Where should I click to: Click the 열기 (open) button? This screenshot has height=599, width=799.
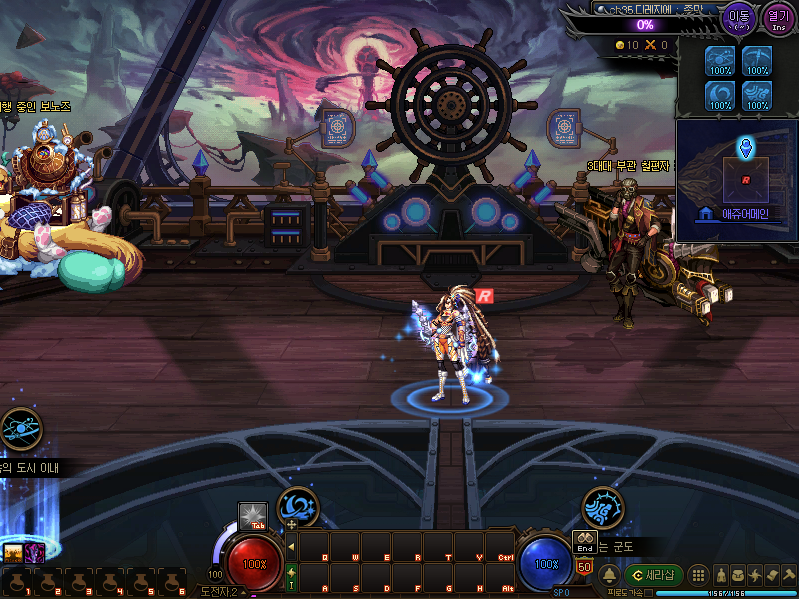(x=777, y=17)
